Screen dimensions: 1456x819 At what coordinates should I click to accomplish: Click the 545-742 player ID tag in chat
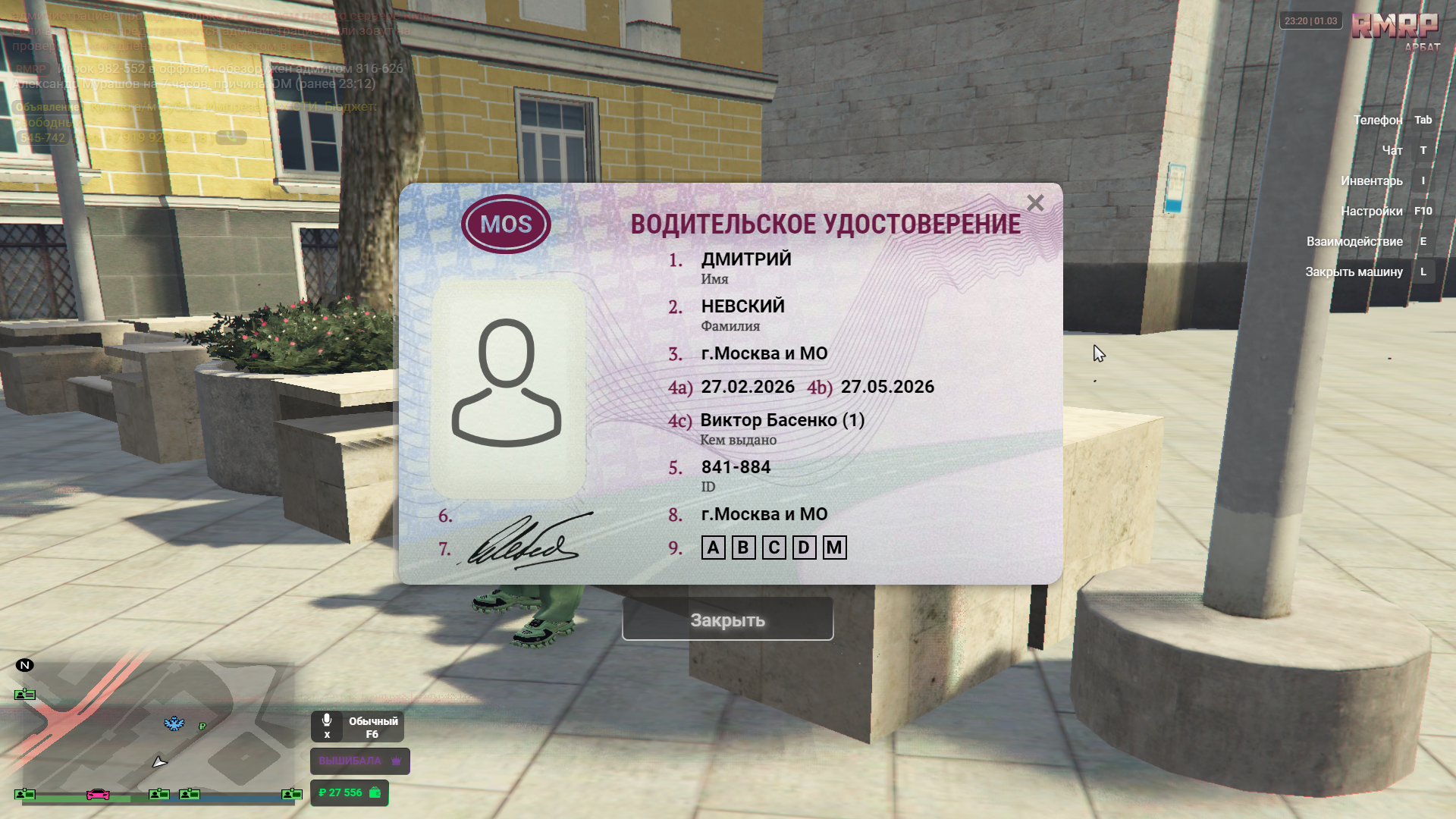click(43, 137)
